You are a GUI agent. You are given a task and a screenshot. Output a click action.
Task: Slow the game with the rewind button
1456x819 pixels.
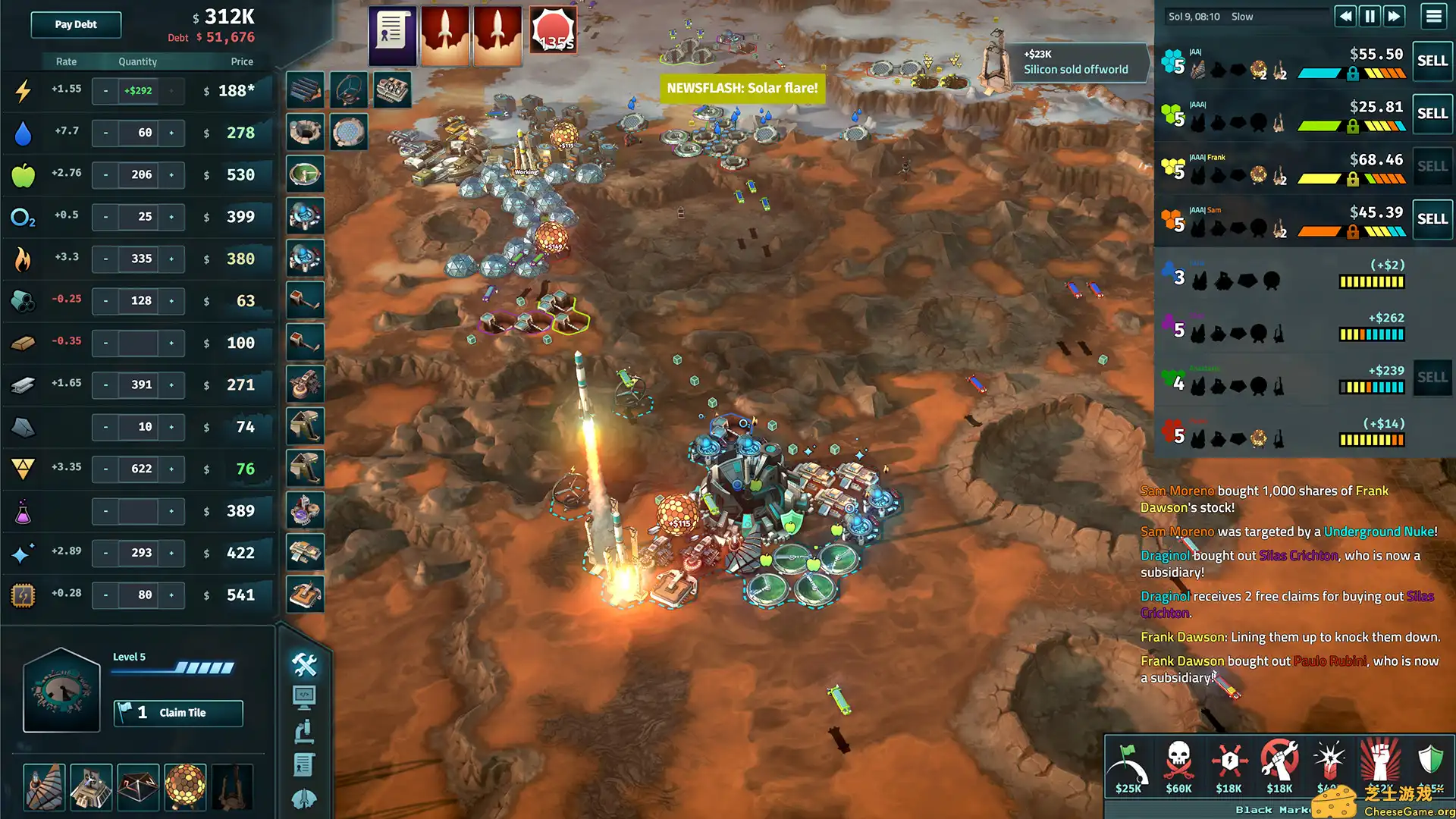(x=1345, y=16)
